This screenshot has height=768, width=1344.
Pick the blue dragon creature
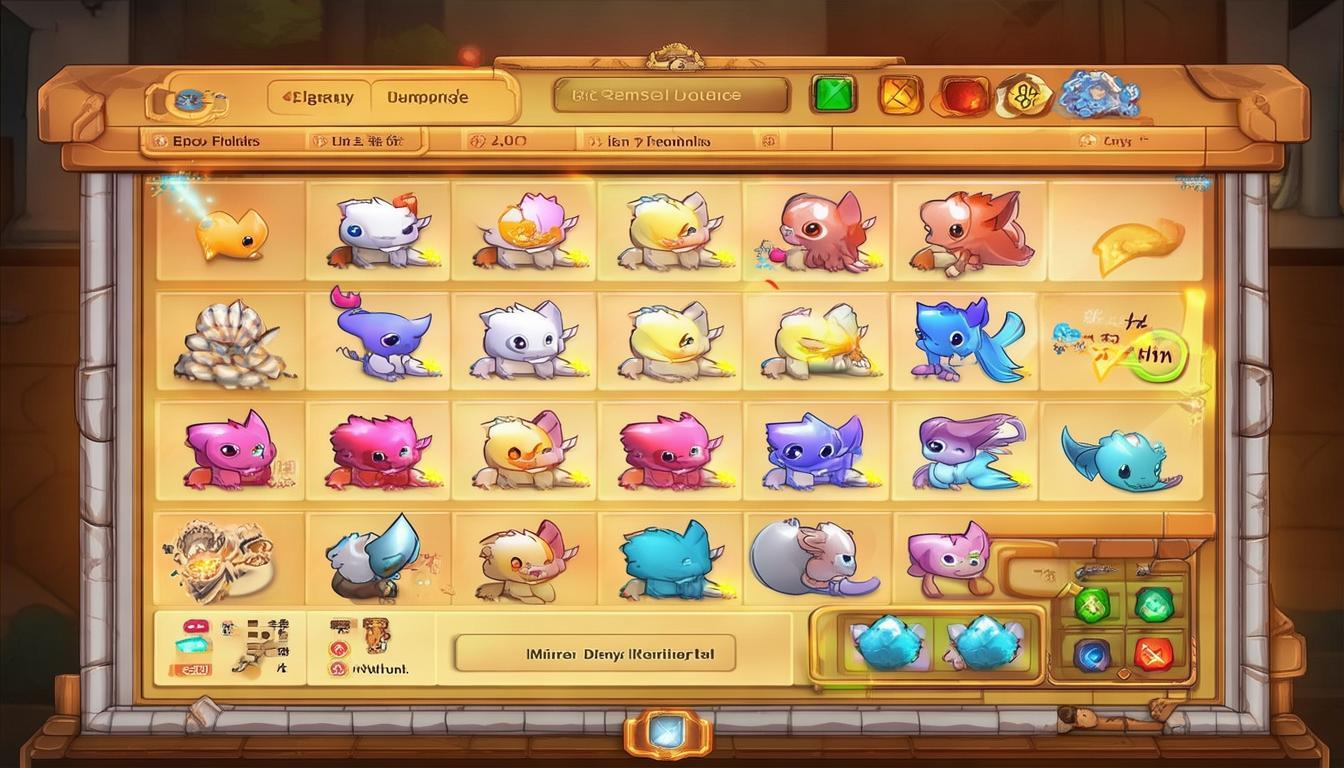(x=965, y=340)
